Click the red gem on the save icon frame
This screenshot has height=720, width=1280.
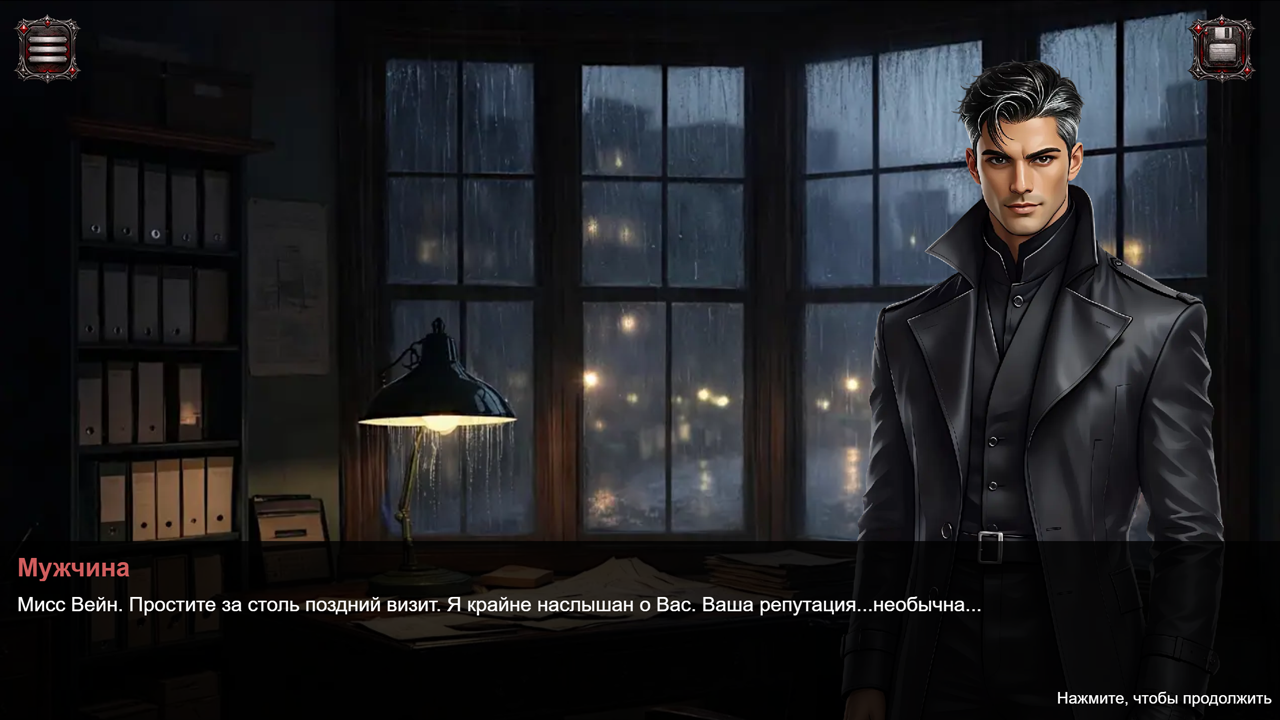coord(1199,30)
